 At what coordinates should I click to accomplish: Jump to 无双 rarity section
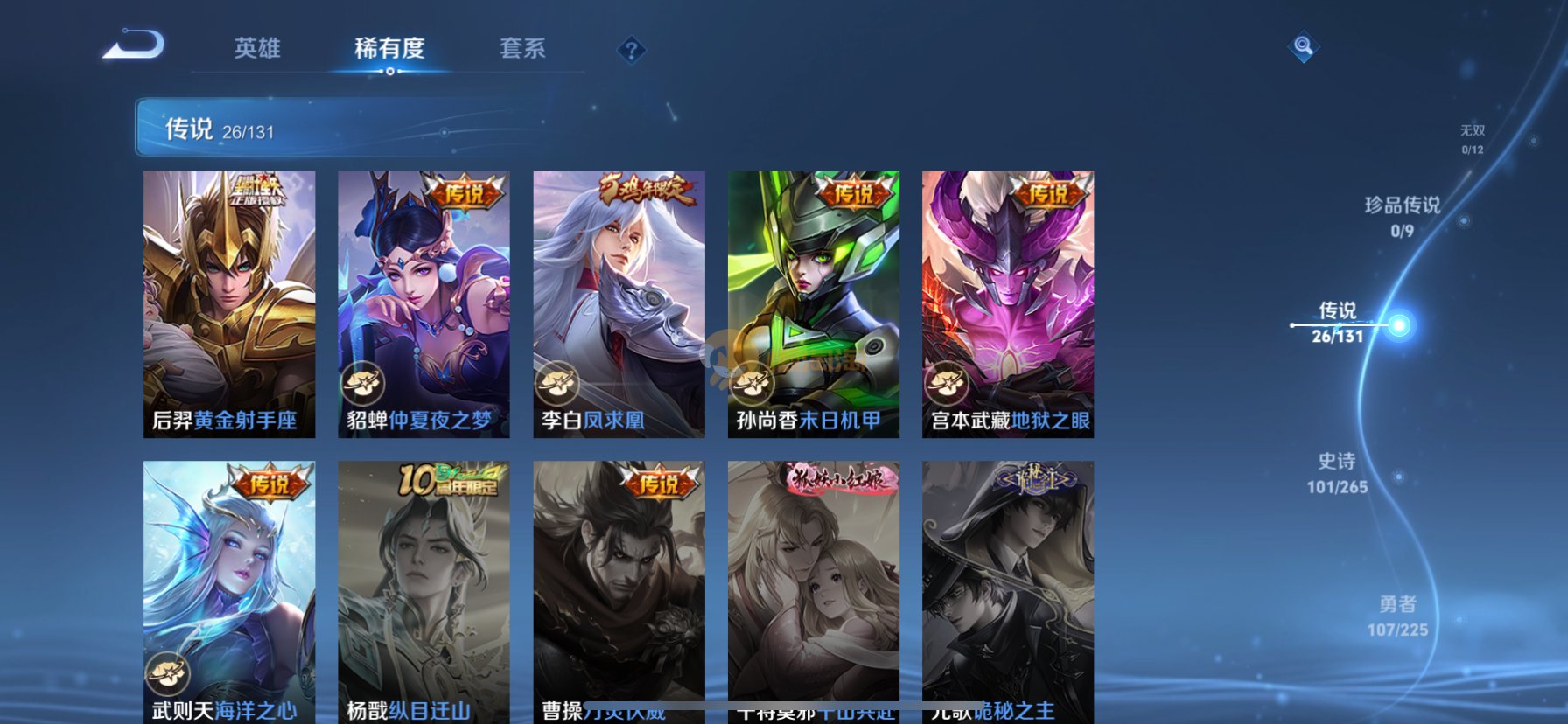(x=1473, y=139)
